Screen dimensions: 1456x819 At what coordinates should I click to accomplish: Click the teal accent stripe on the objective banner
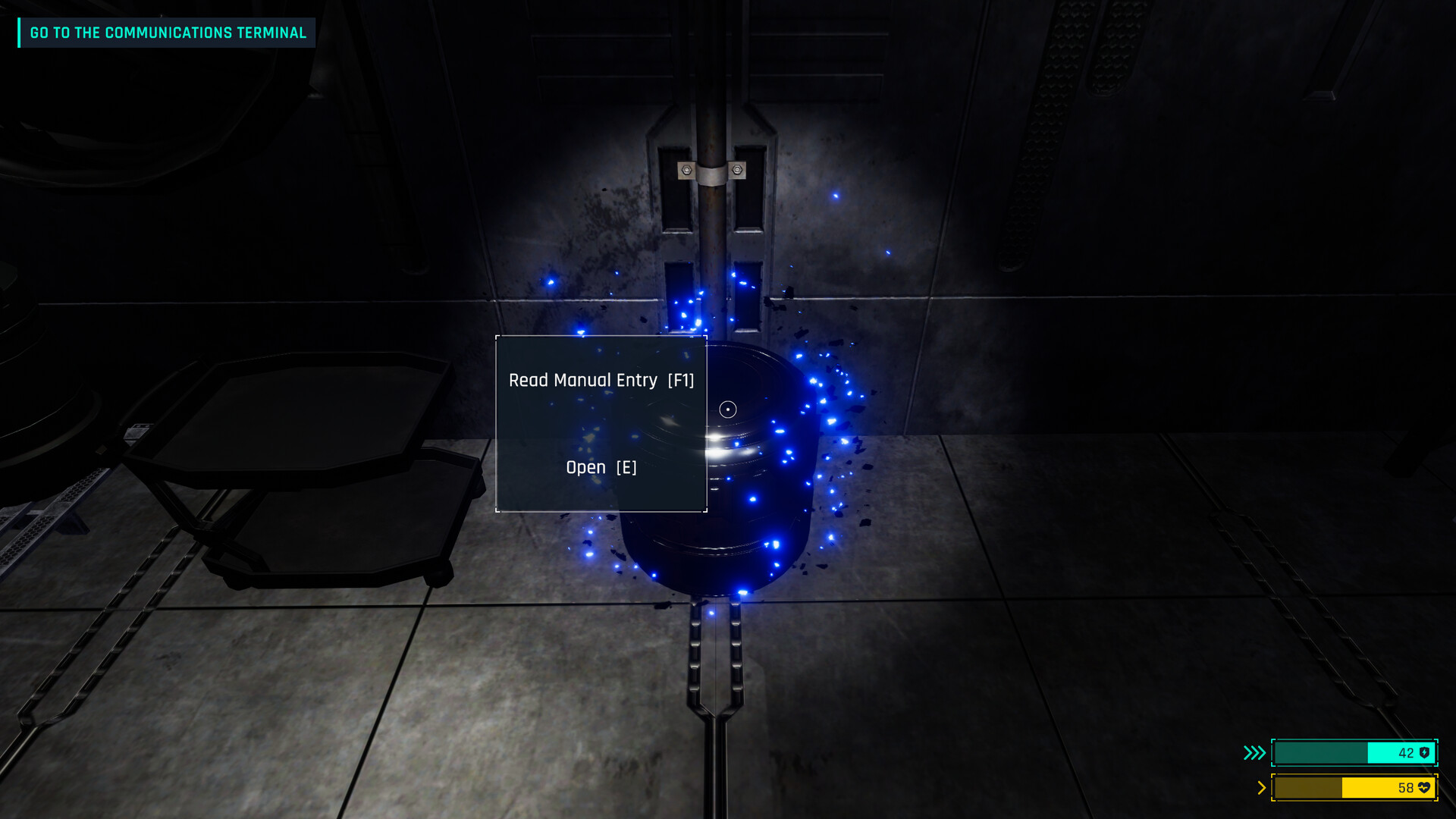click(x=20, y=33)
